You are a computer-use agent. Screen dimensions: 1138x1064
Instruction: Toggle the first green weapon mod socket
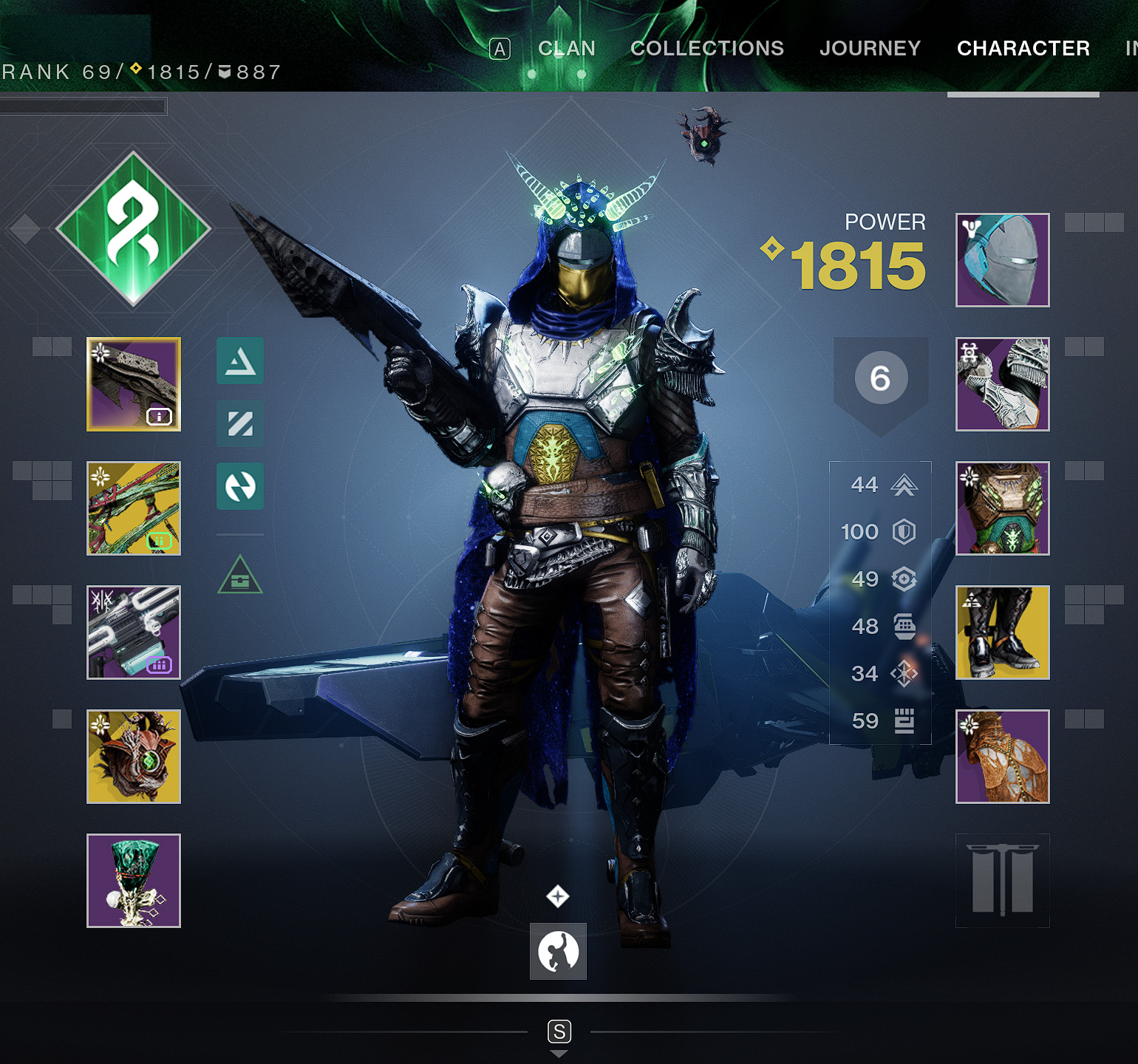pos(239,362)
